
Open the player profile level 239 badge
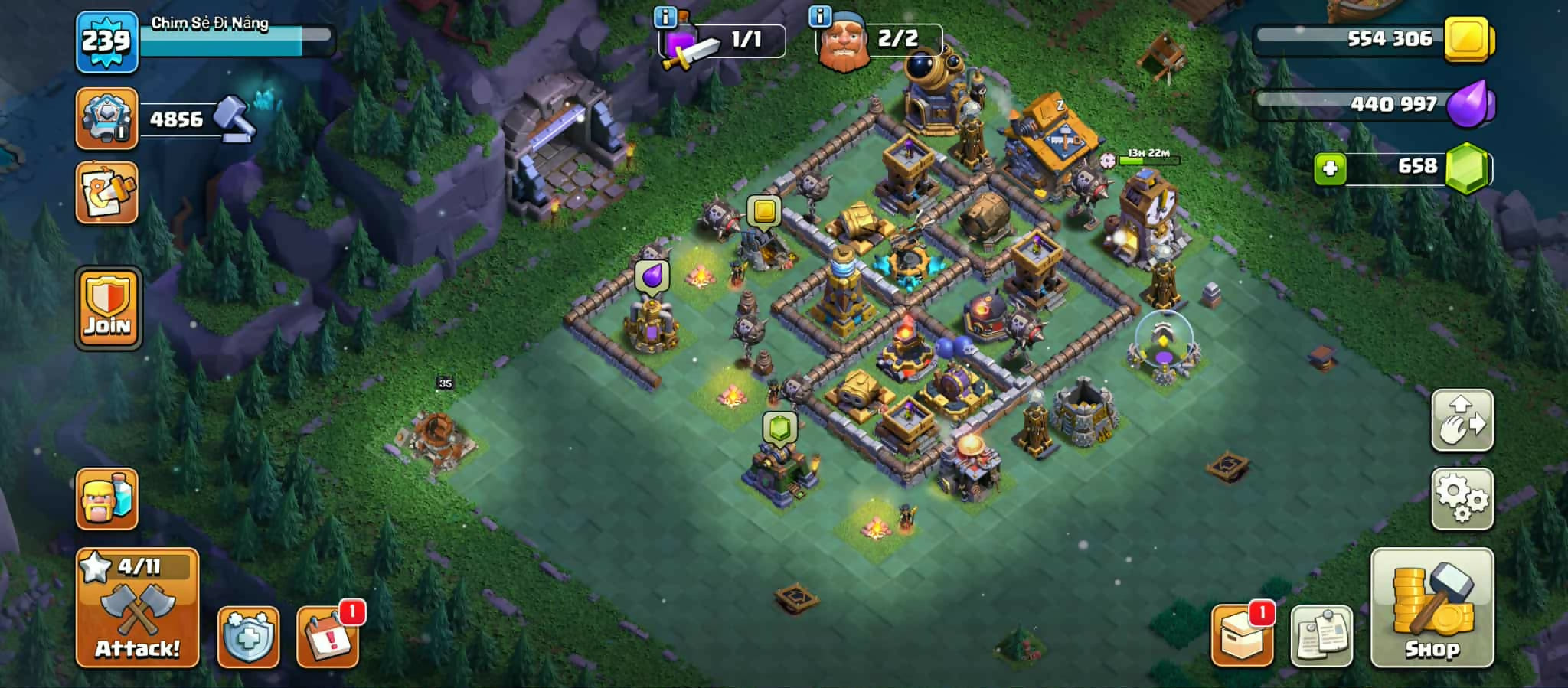click(x=107, y=42)
